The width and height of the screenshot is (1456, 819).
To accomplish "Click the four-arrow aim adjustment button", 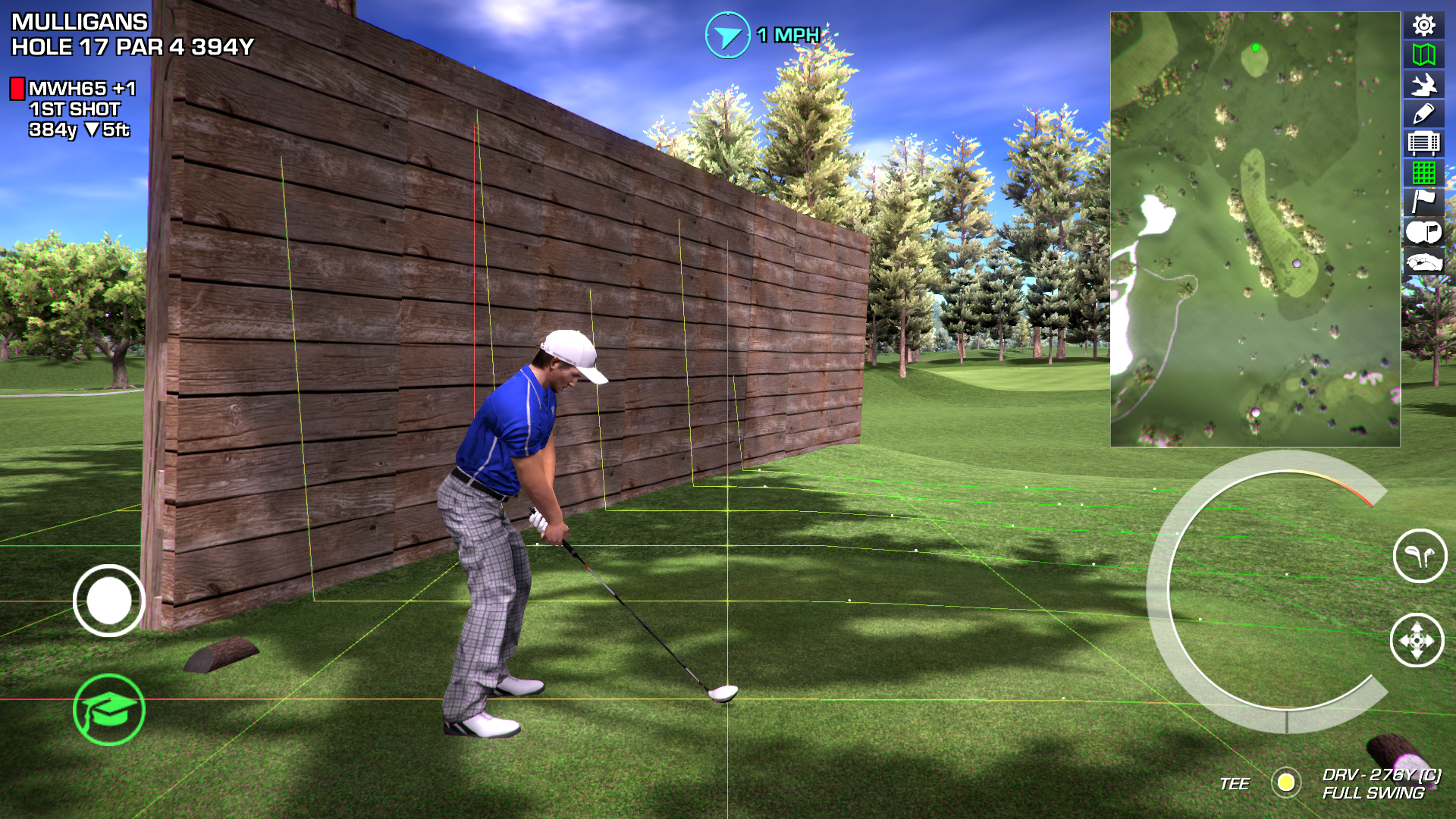I will tap(1417, 641).
